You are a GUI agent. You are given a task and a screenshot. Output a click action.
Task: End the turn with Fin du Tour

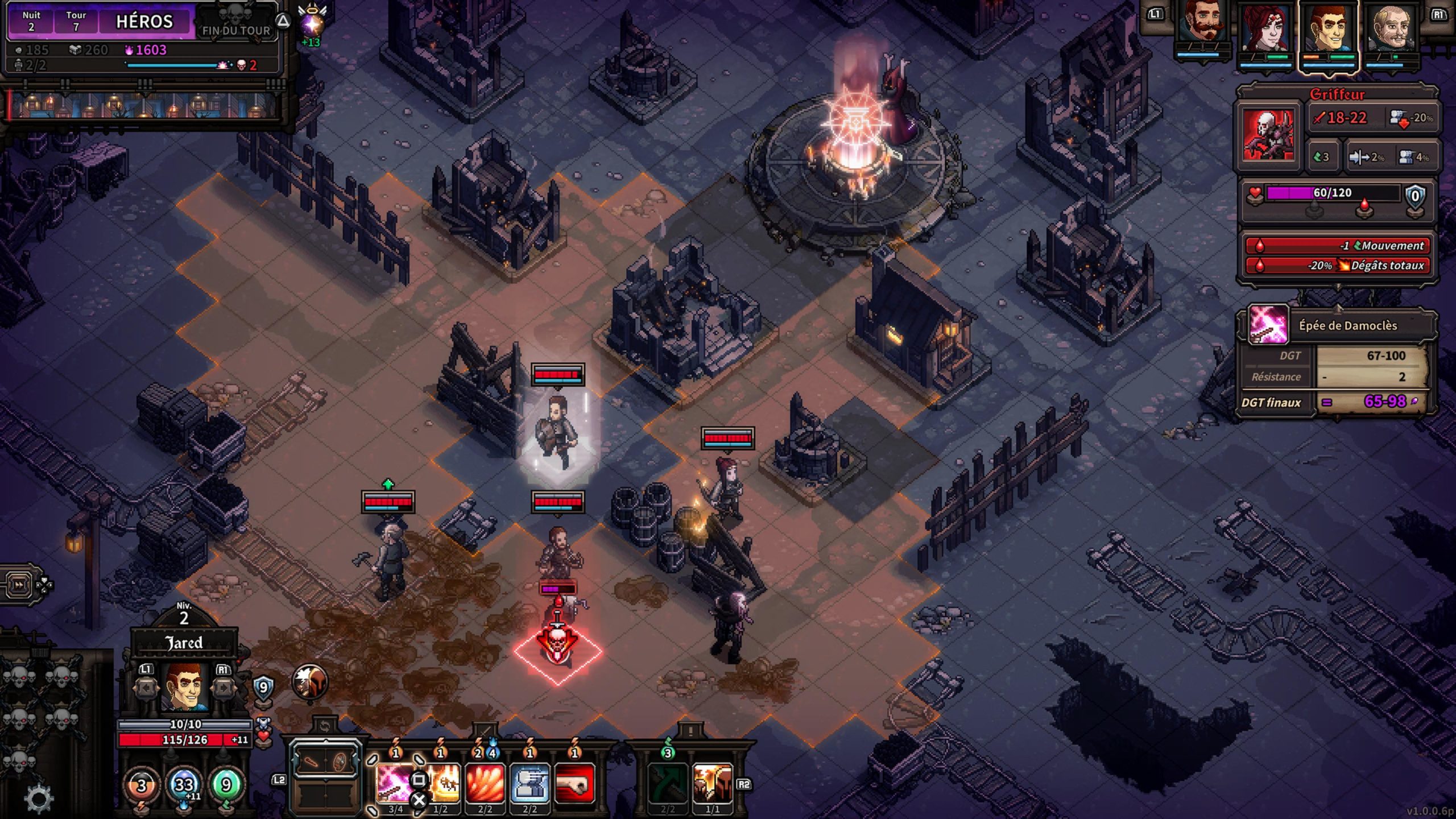236,28
